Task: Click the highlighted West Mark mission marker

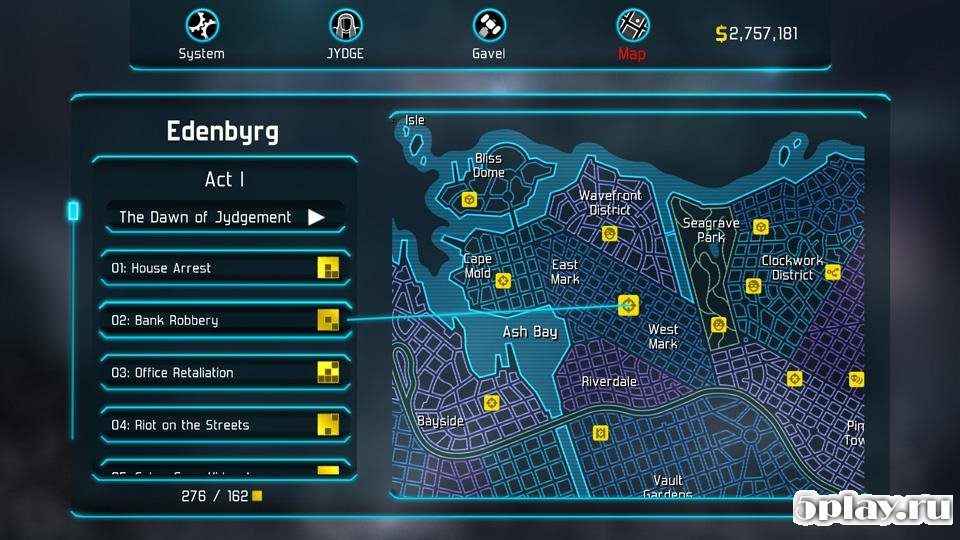Action: (628, 305)
